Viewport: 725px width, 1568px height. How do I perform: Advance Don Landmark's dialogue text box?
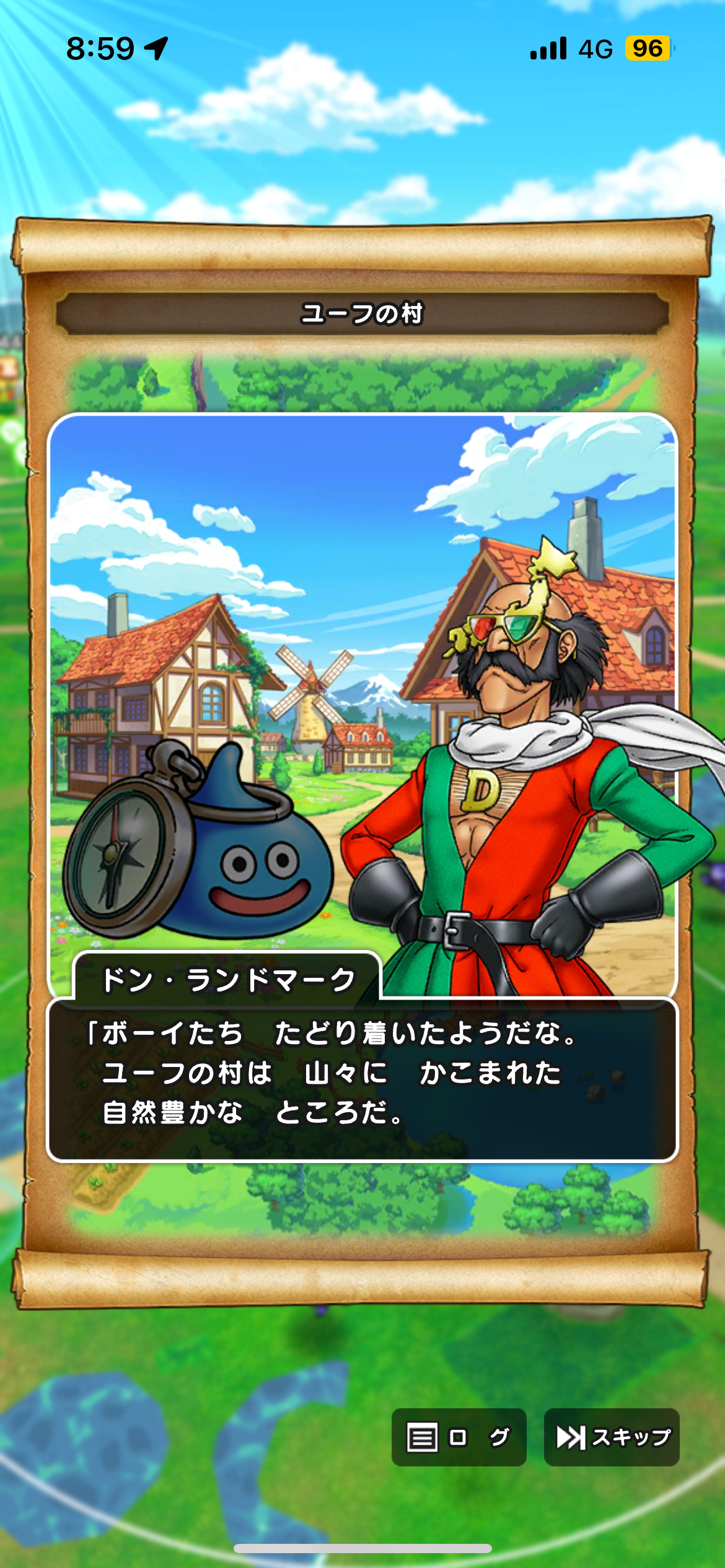point(362,1079)
